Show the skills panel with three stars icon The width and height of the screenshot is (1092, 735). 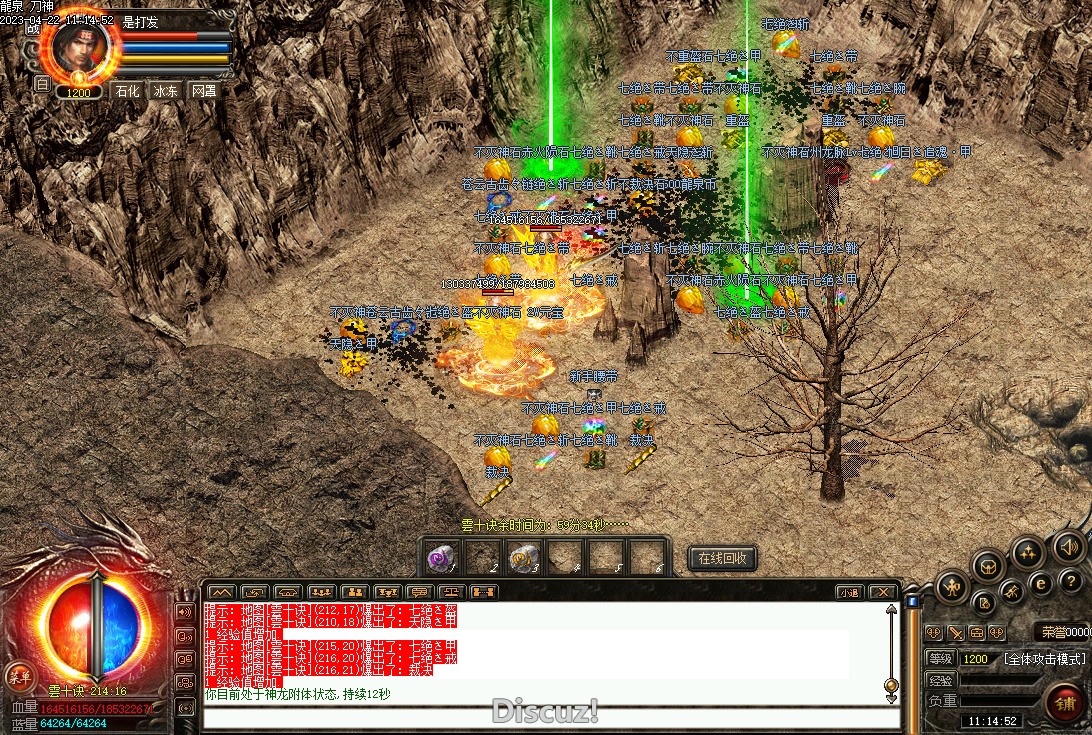(x=1027, y=552)
